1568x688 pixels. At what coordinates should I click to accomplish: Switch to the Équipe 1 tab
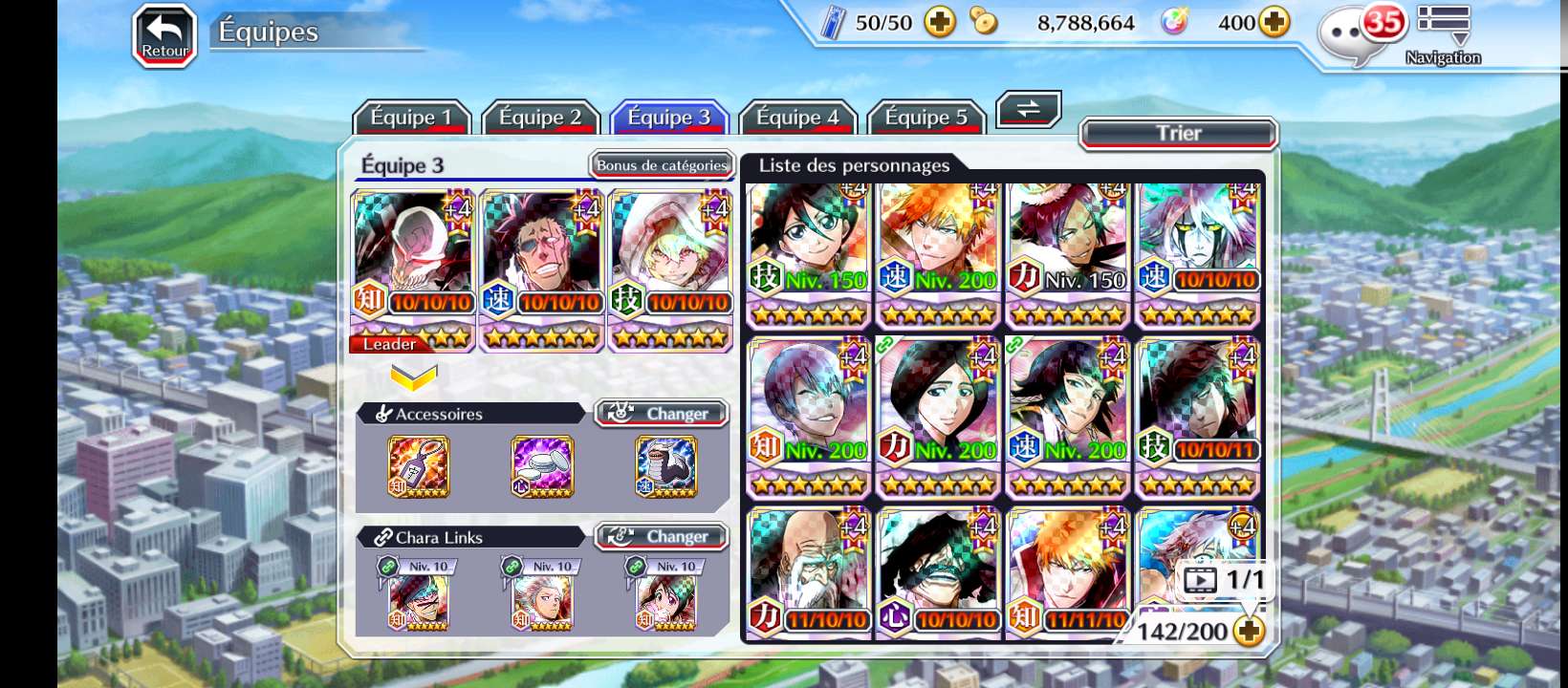411,118
